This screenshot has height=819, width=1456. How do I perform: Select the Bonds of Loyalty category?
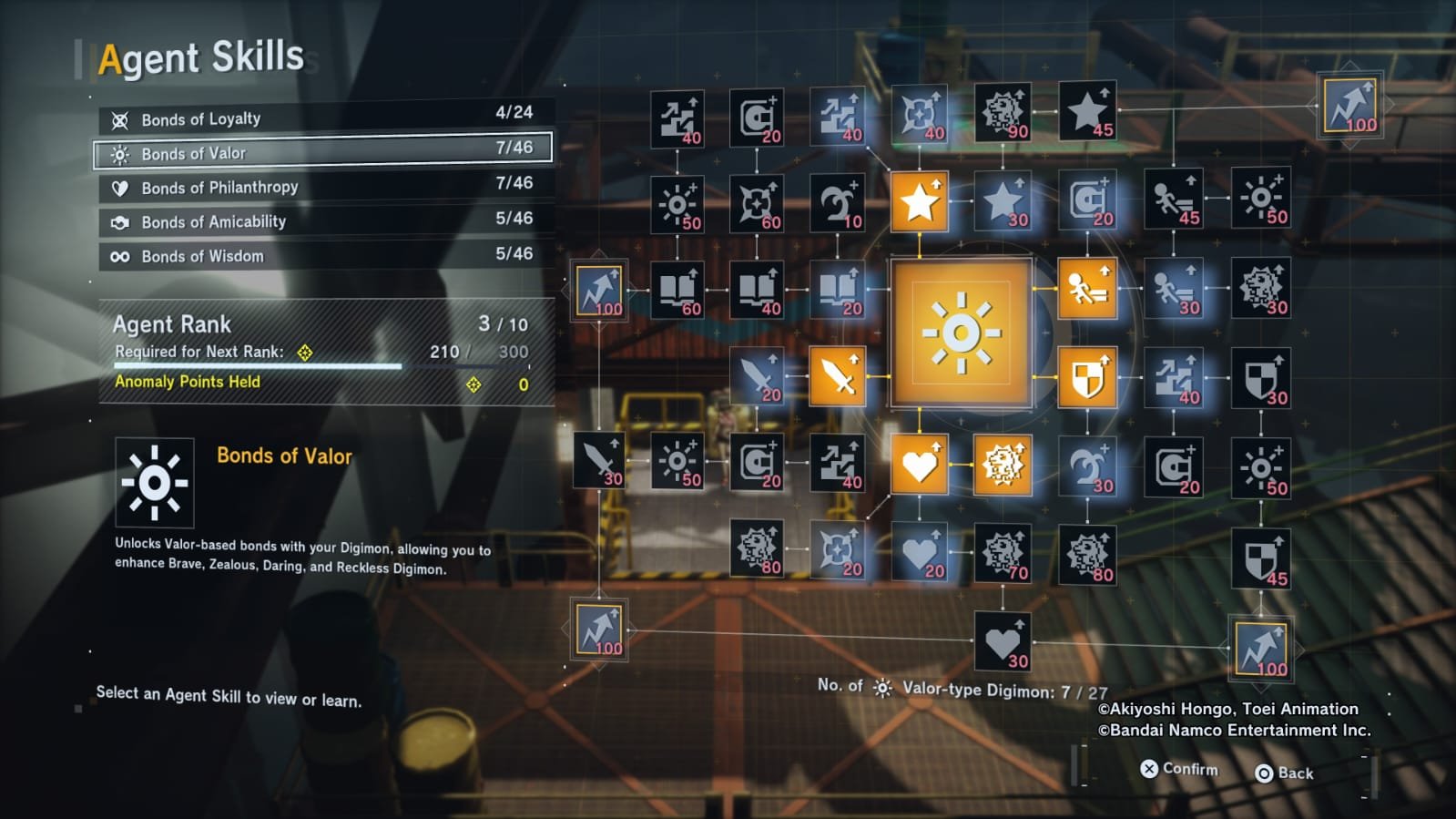[323, 118]
